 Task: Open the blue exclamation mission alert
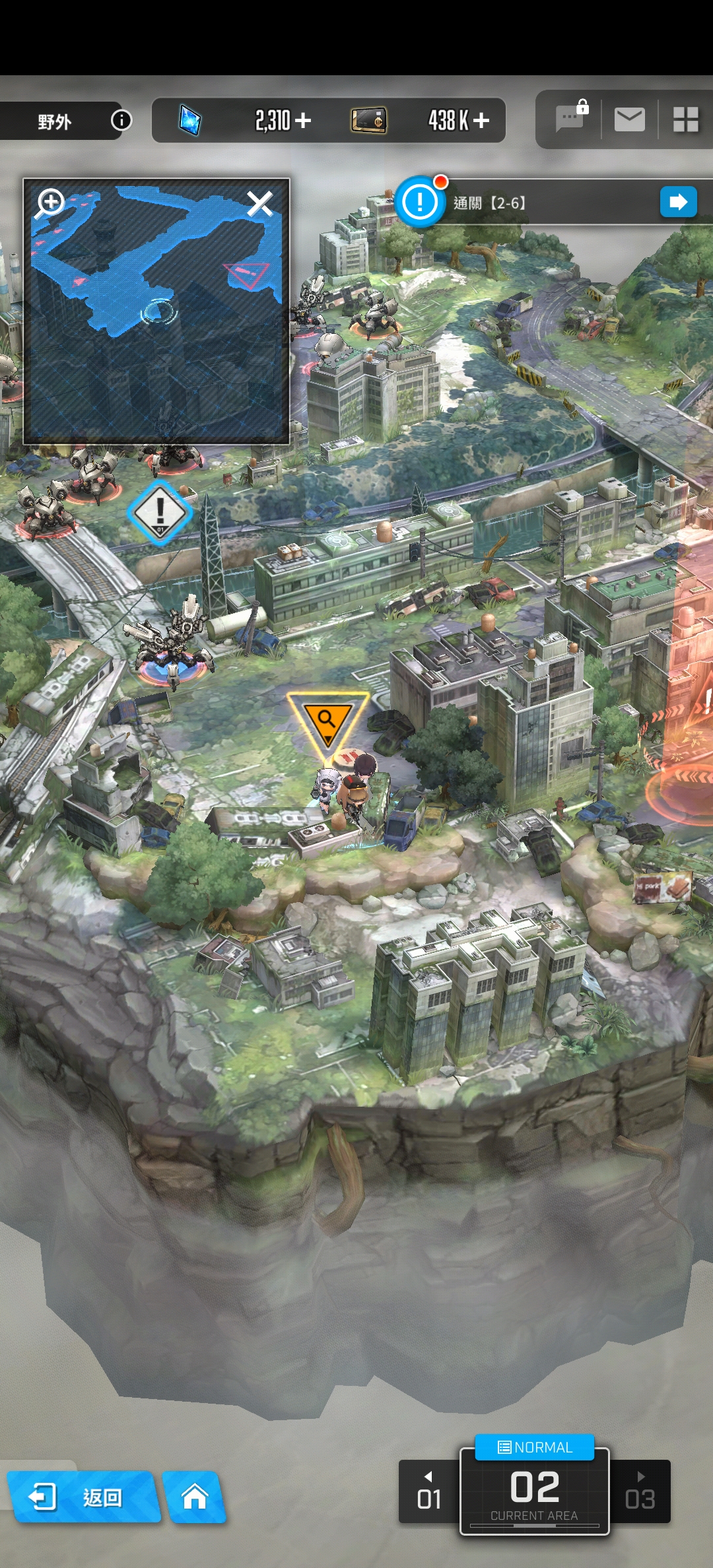[x=419, y=202]
